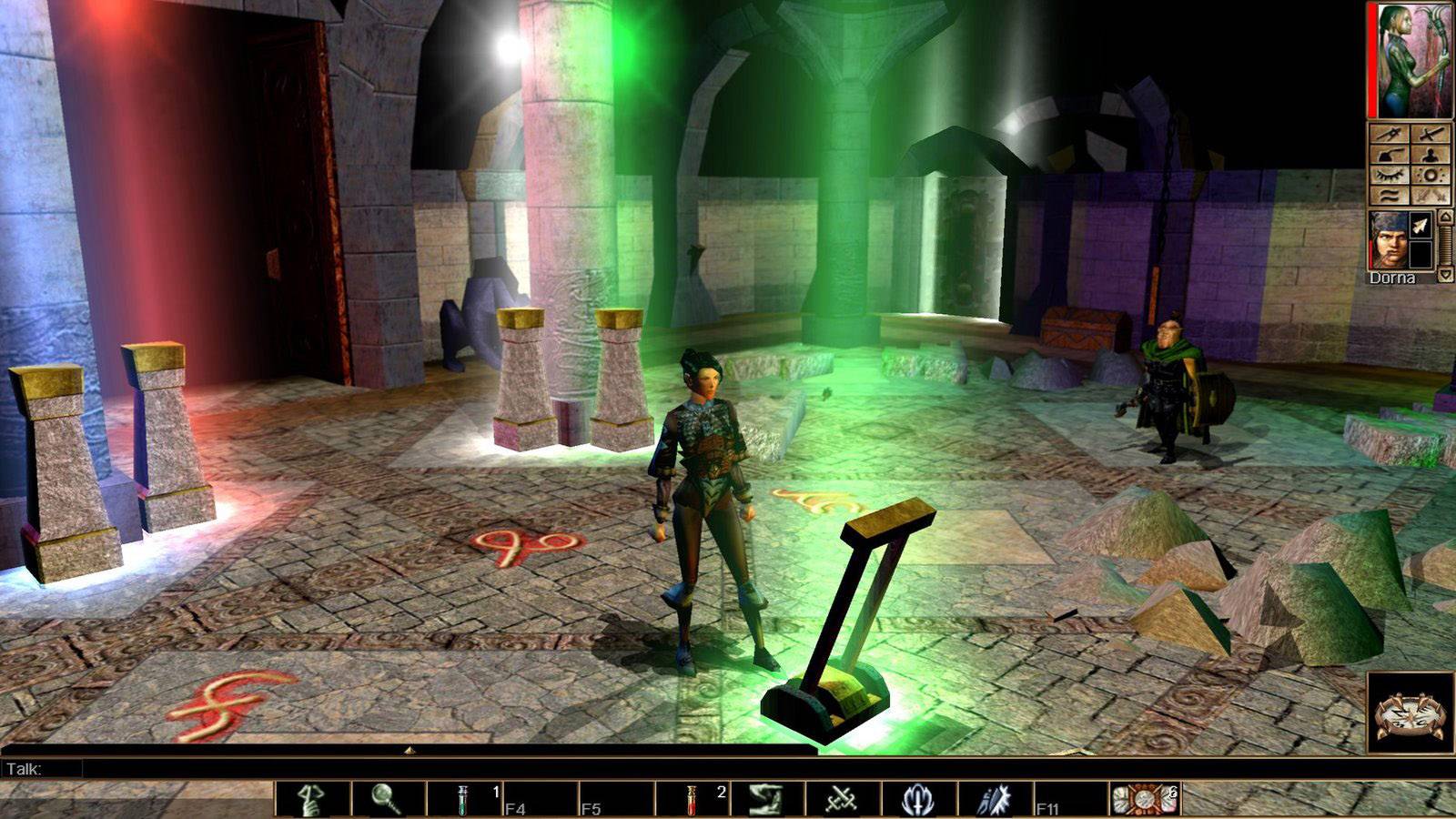Screen dimensions: 1456x819
Task: Select the crossed swords attack icon on the quickbar
Action: [x=841, y=799]
